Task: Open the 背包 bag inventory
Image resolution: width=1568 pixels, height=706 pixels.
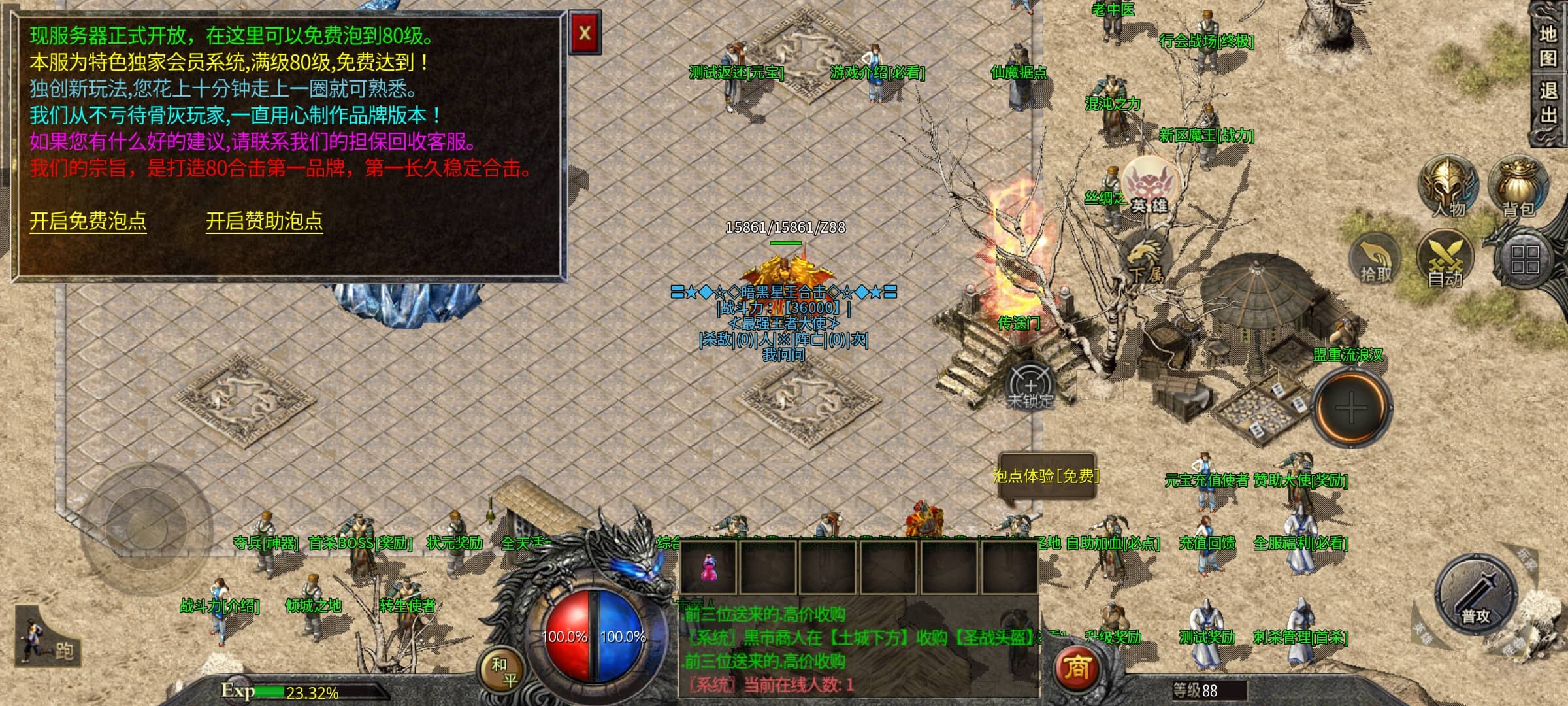Action: tap(1518, 188)
